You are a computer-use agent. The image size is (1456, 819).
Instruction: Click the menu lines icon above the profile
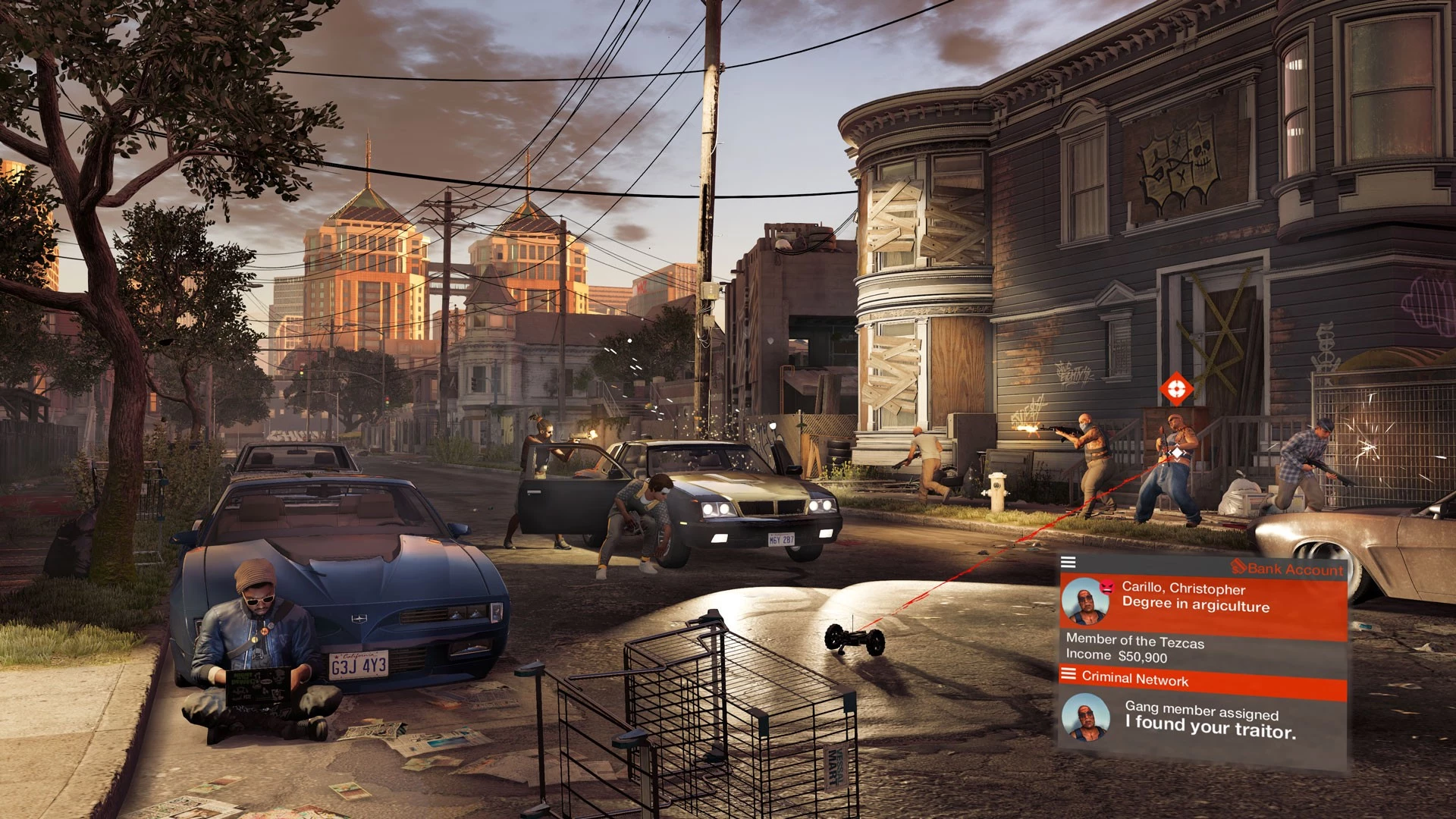pos(1068,562)
